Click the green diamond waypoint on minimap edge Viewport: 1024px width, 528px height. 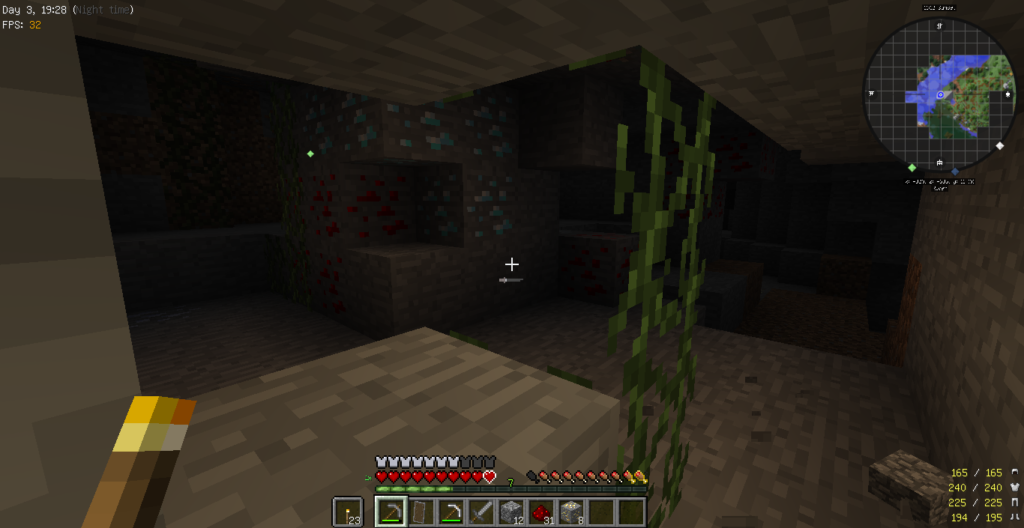pyautogui.click(x=912, y=166)
